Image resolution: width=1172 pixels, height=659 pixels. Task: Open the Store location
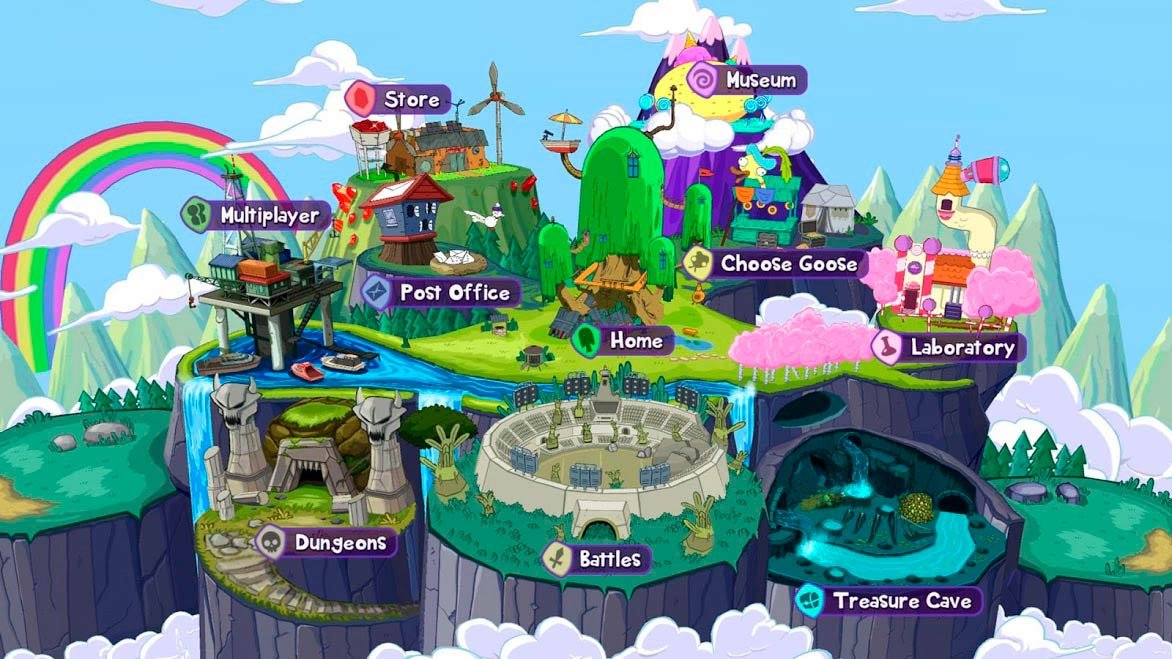click(x=398, y=100)
